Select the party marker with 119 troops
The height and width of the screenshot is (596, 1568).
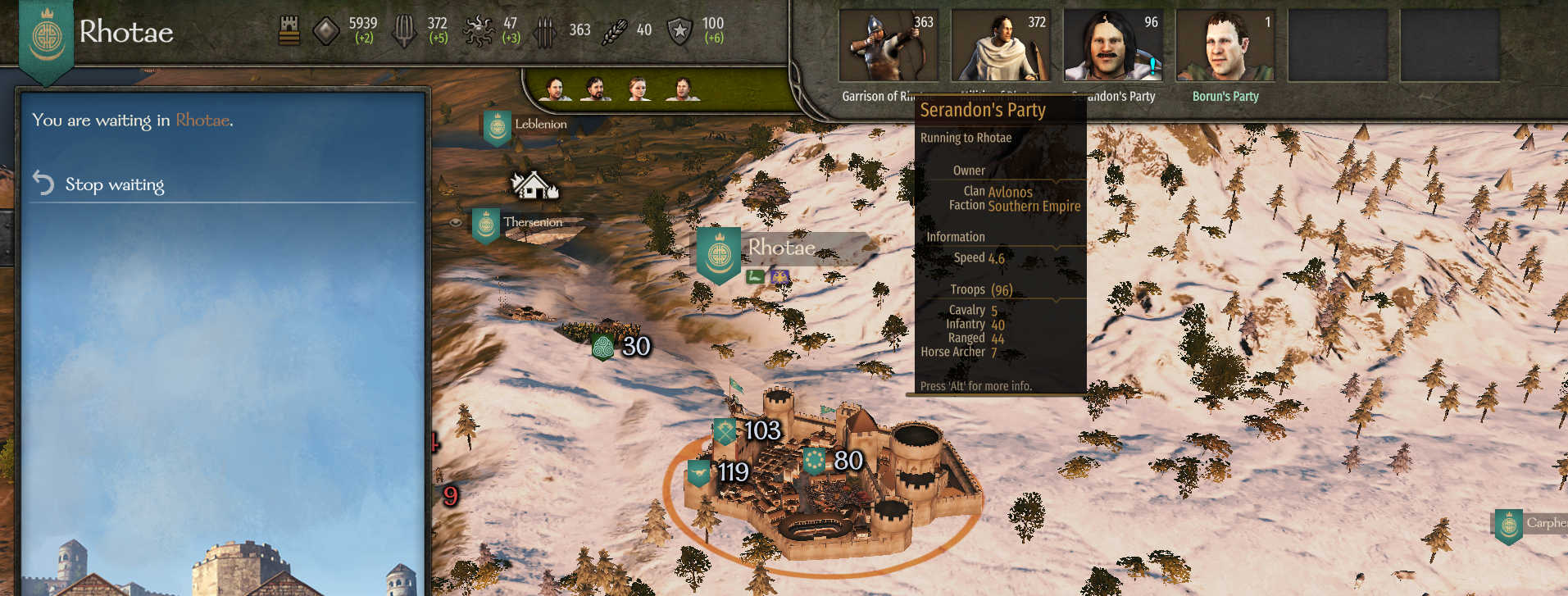click(720, 472)
